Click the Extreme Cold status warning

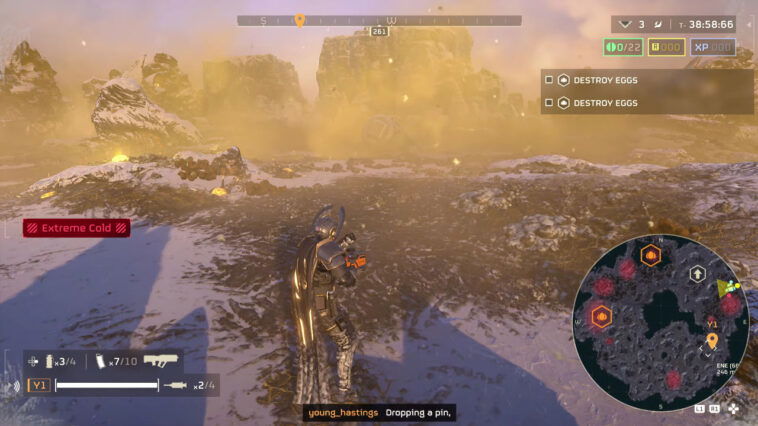[76, 228]
